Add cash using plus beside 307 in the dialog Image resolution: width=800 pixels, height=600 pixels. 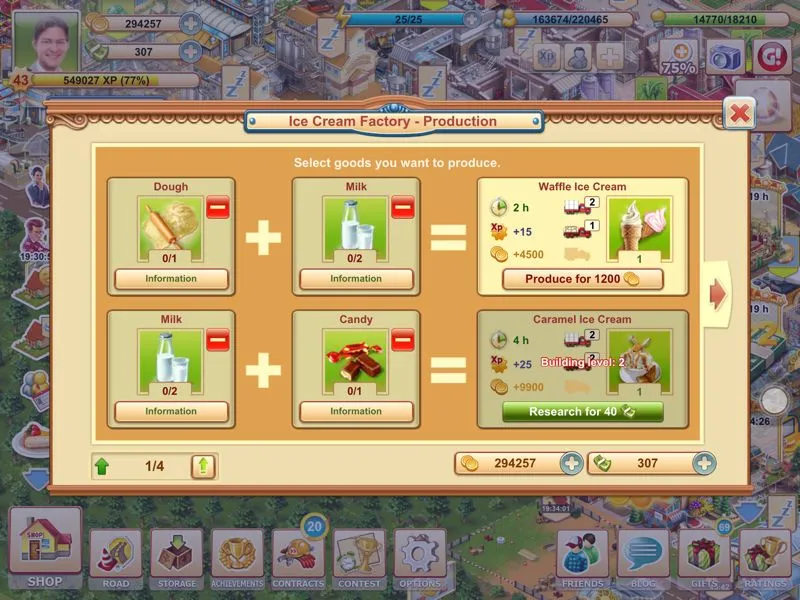point(704,464)
